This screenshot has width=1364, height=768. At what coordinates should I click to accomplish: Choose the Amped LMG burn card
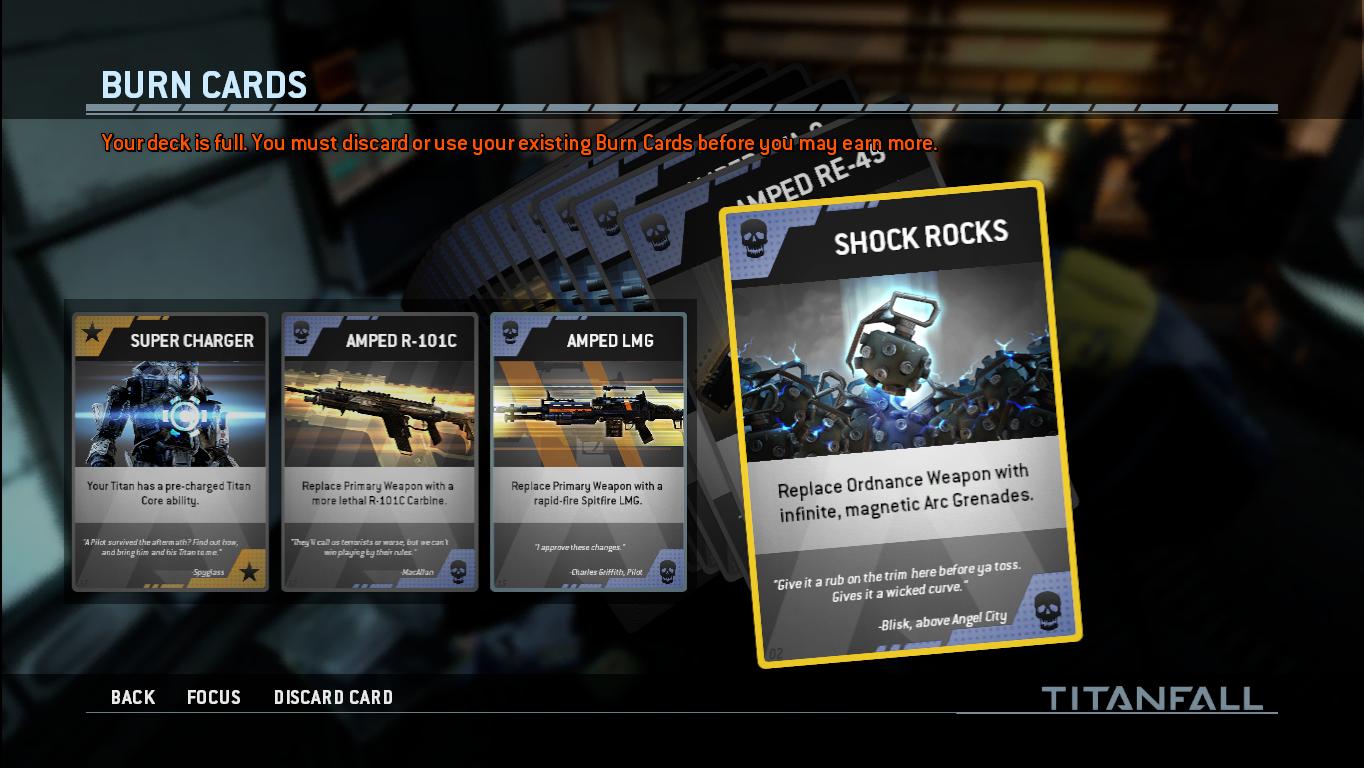[x=588, y=452]
